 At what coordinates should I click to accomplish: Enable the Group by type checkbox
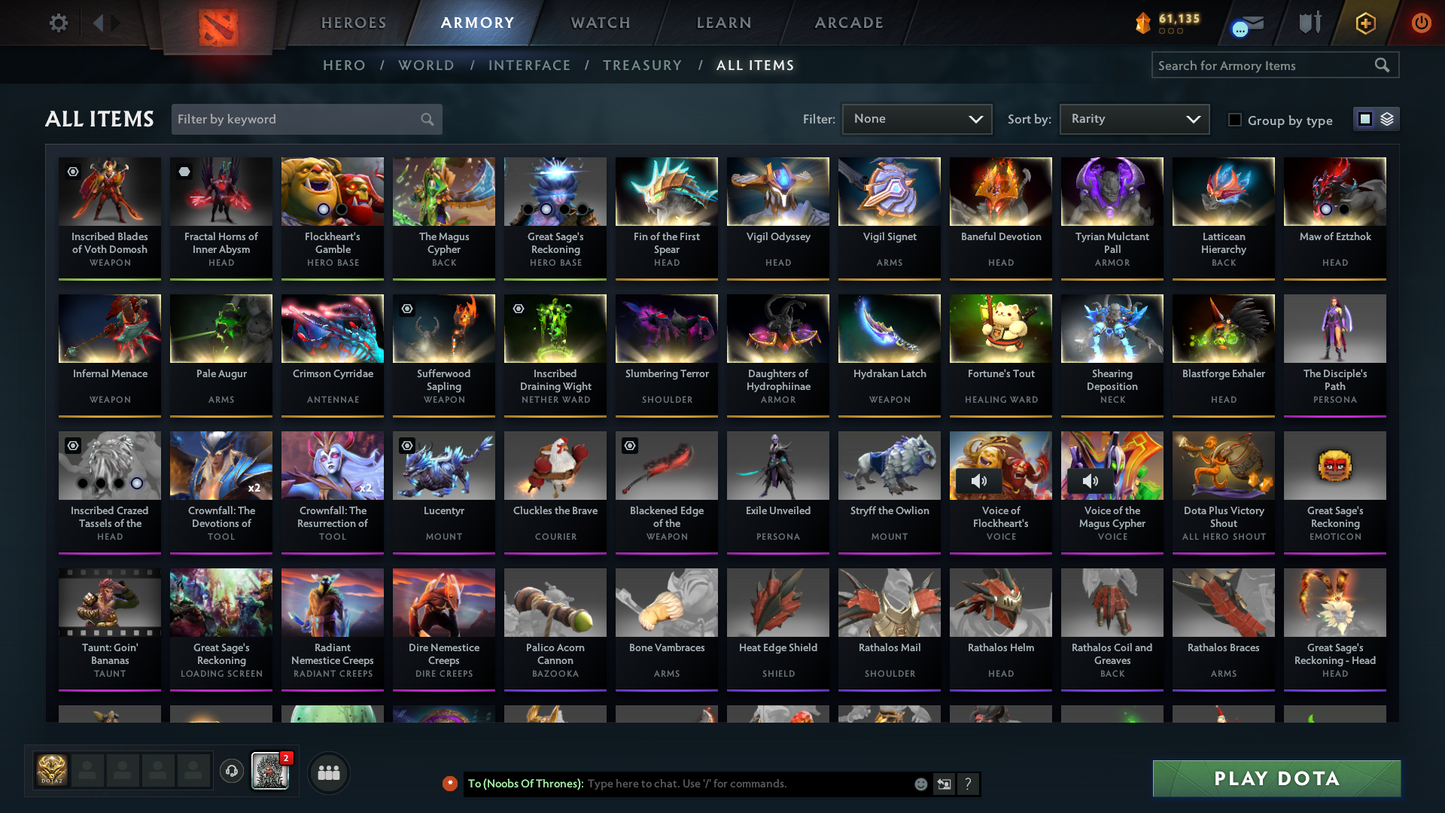pyautogui.click(x=1235, y=120)
